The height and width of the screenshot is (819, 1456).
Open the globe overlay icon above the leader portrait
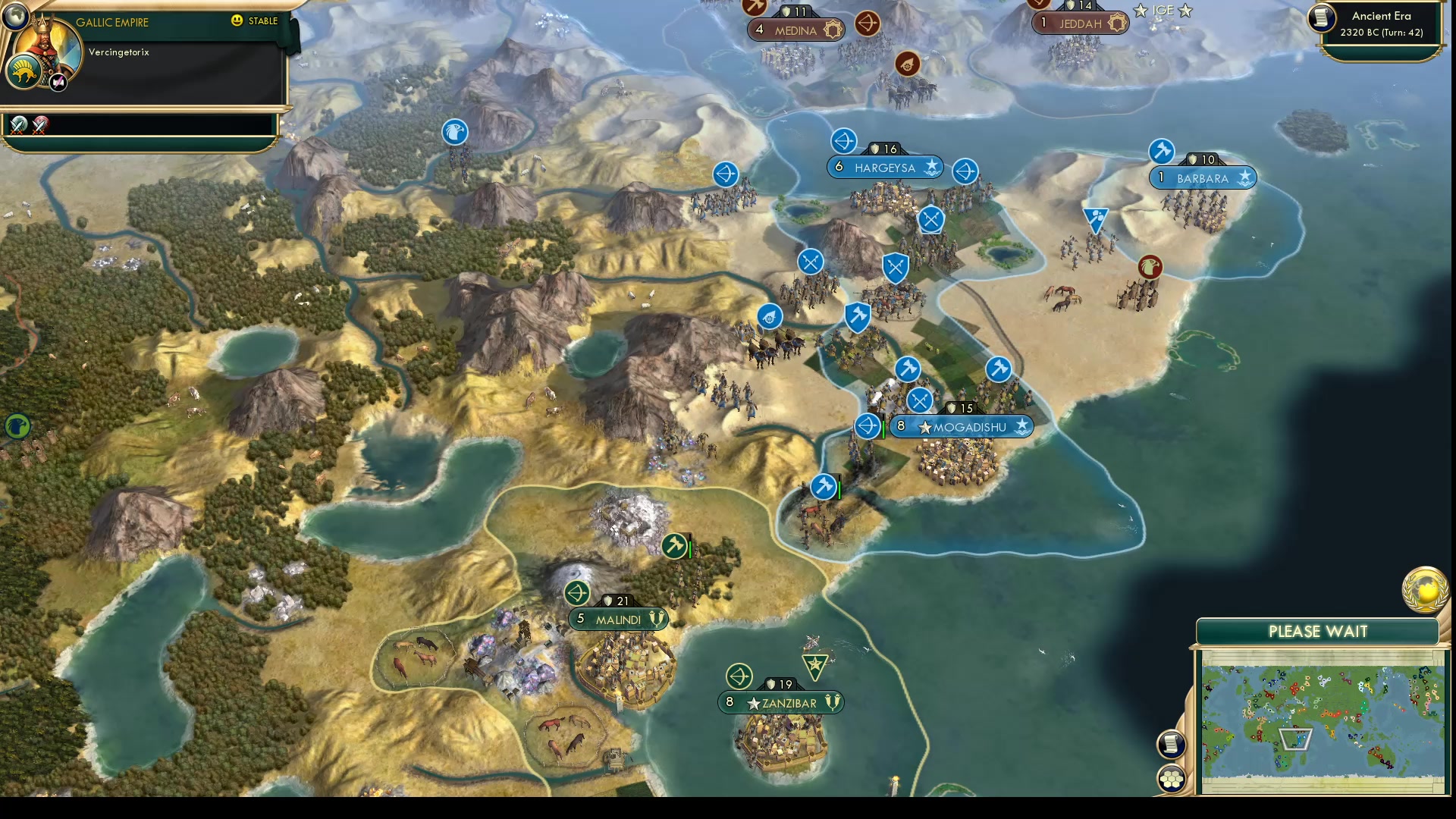tap(17, 17)
